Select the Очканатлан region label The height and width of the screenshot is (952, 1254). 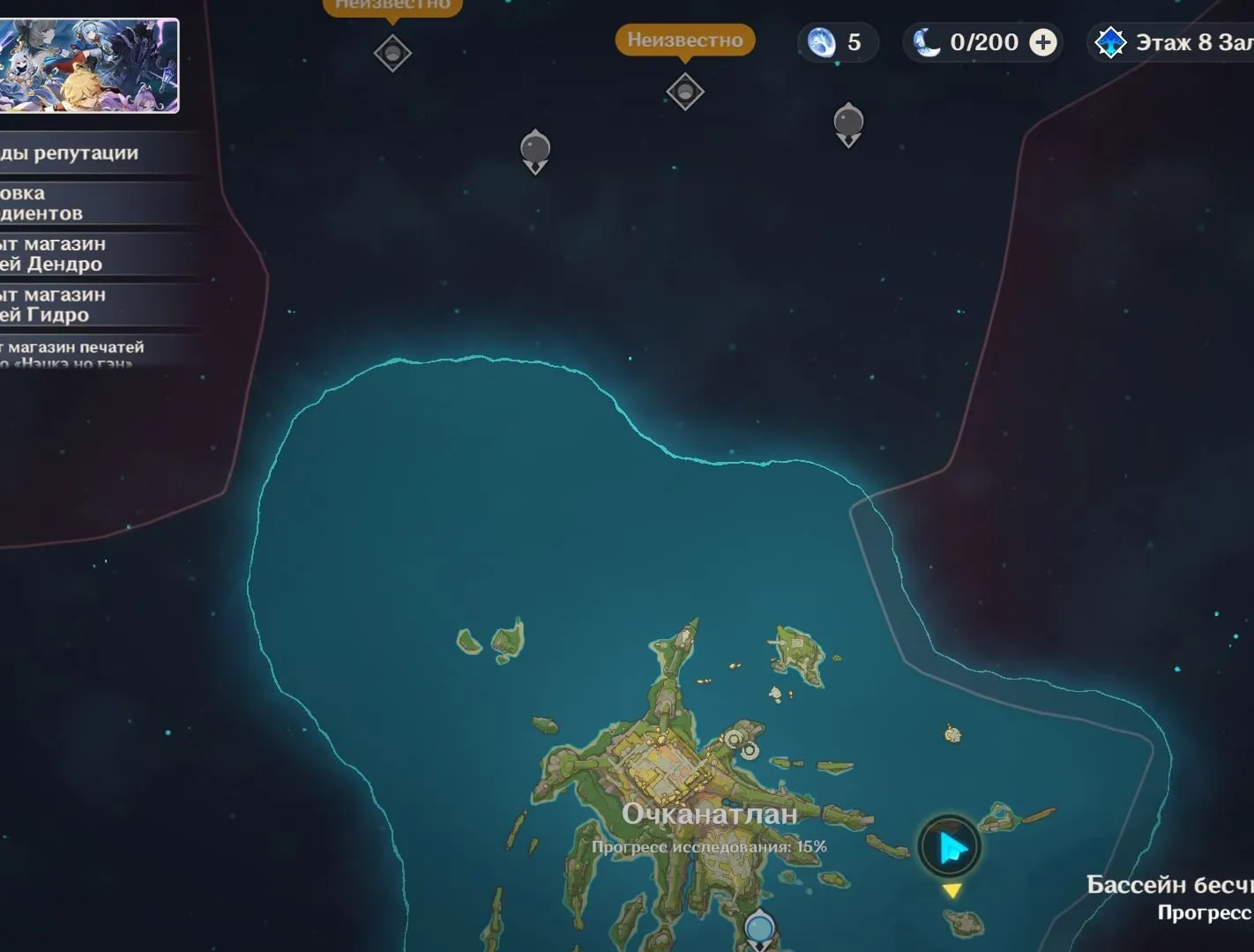pos(709,814)
